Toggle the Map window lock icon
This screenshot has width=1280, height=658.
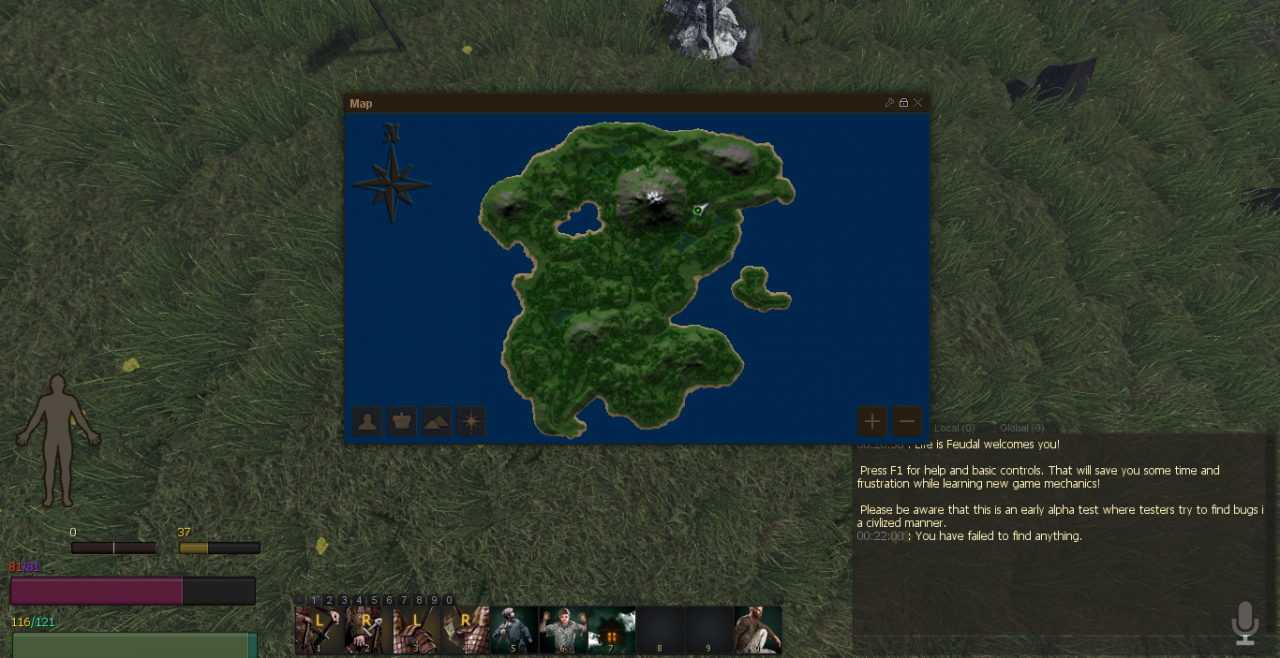[x=903, y=103]
